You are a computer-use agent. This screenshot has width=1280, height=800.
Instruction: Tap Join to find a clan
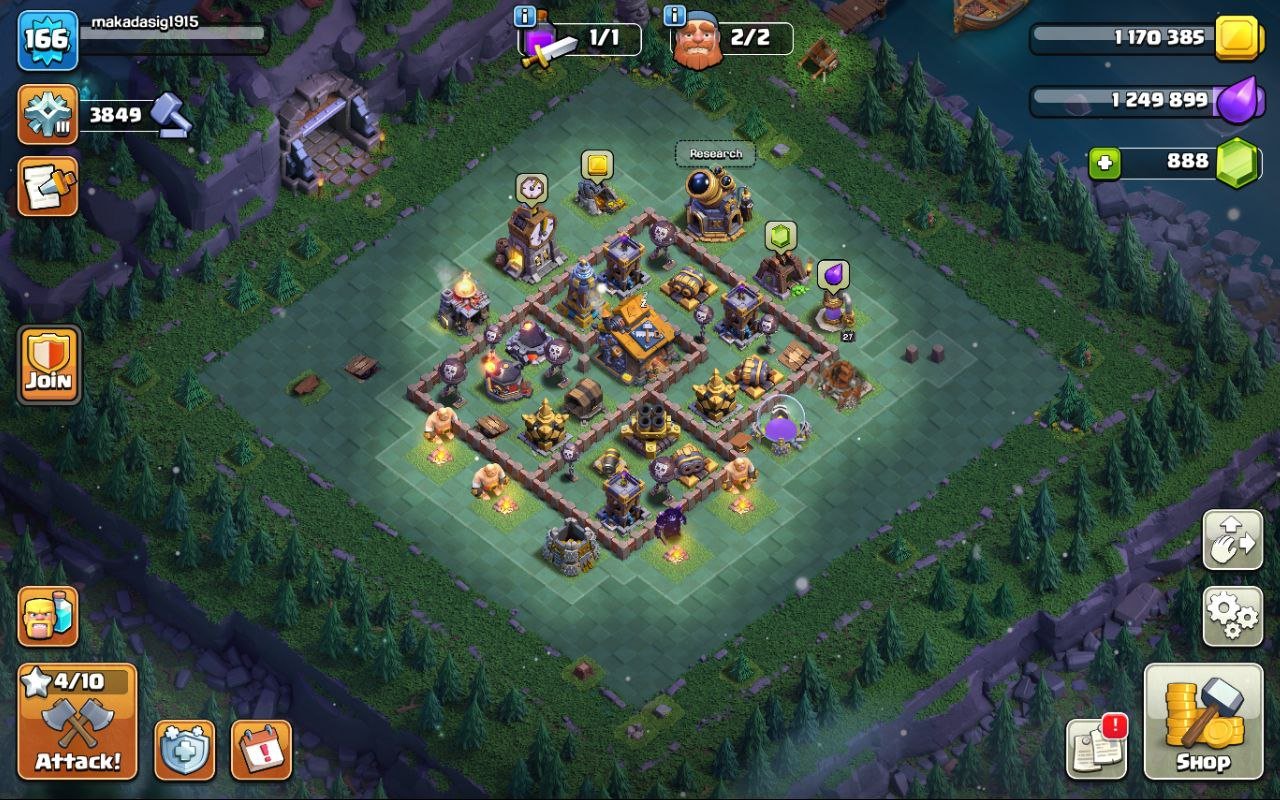click(x=47, y=363)
